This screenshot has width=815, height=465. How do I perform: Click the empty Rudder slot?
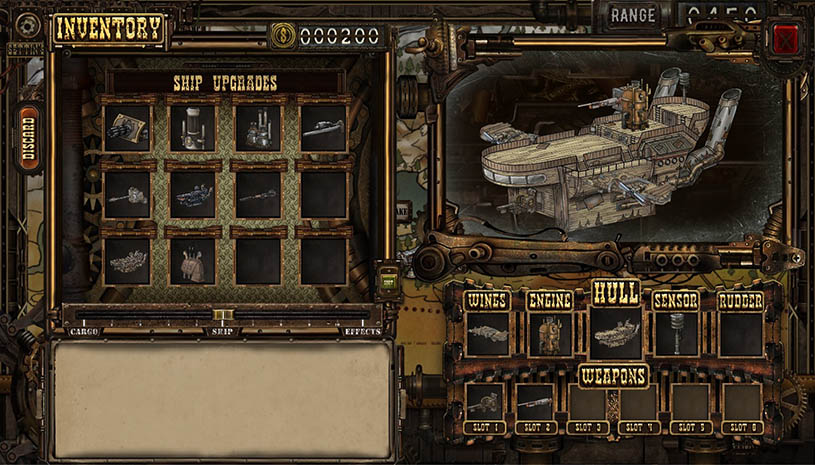[741, 333]
